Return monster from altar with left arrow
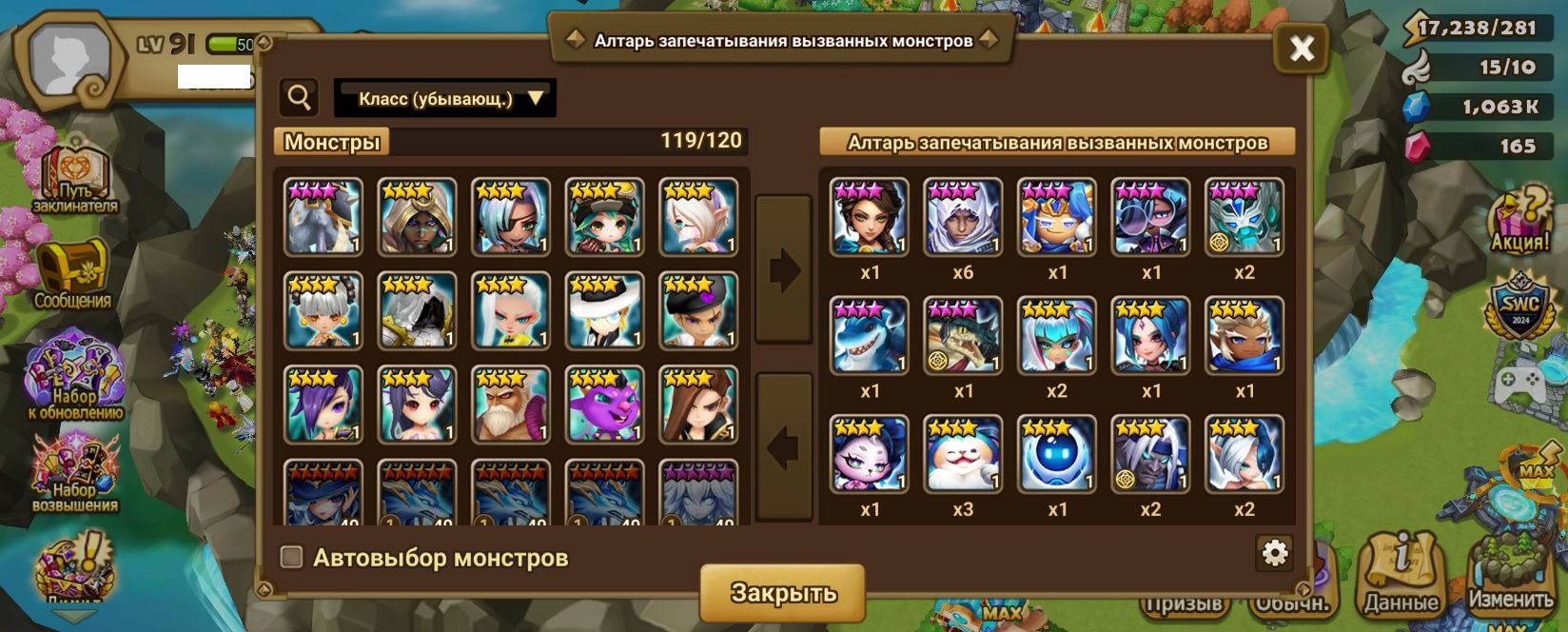Image resolution: width=1568 pixels, height=632 pixels. click(x=783, y=447)
